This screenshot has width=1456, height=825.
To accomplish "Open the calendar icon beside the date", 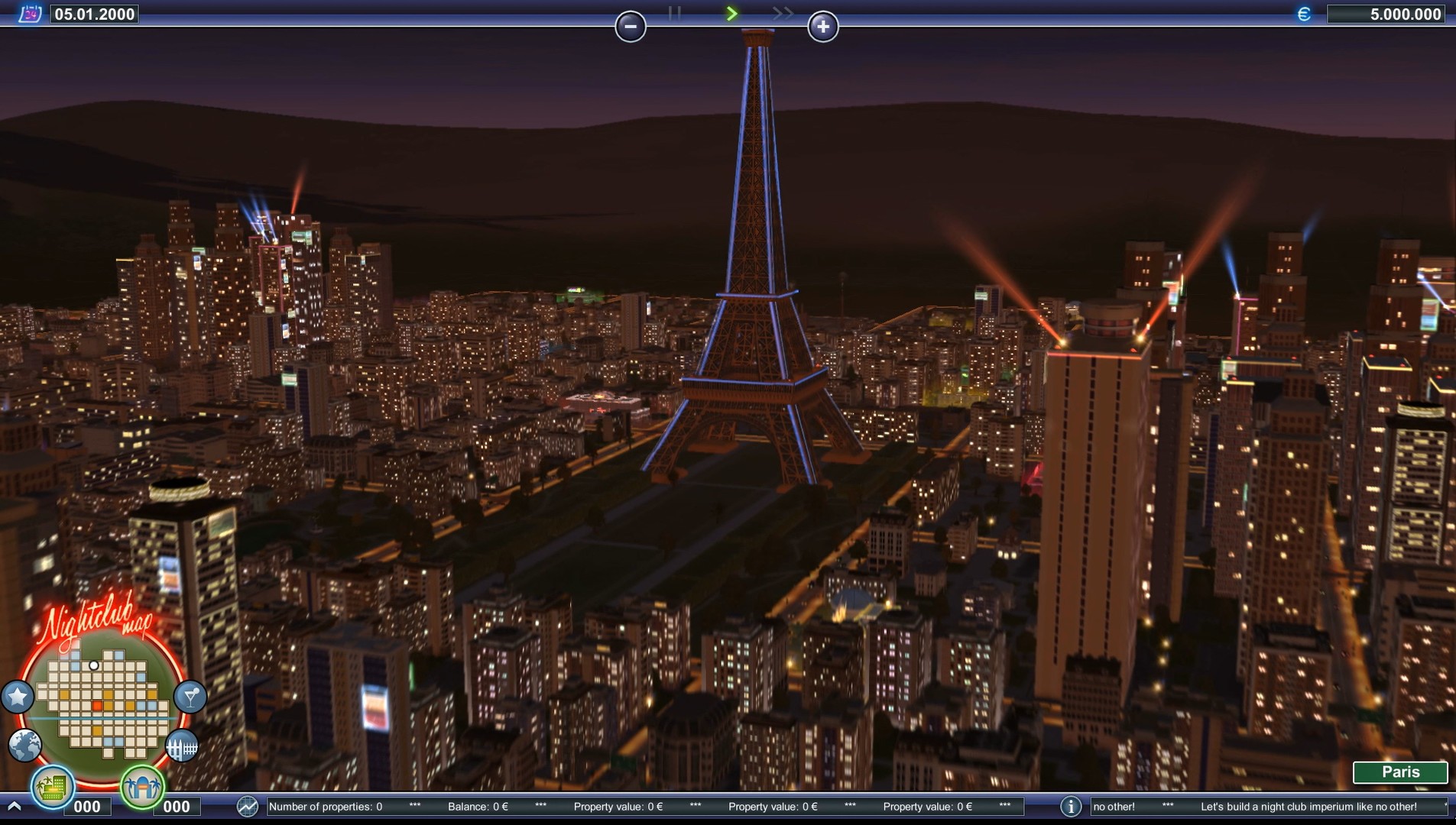I will click(x=29, y=14).
